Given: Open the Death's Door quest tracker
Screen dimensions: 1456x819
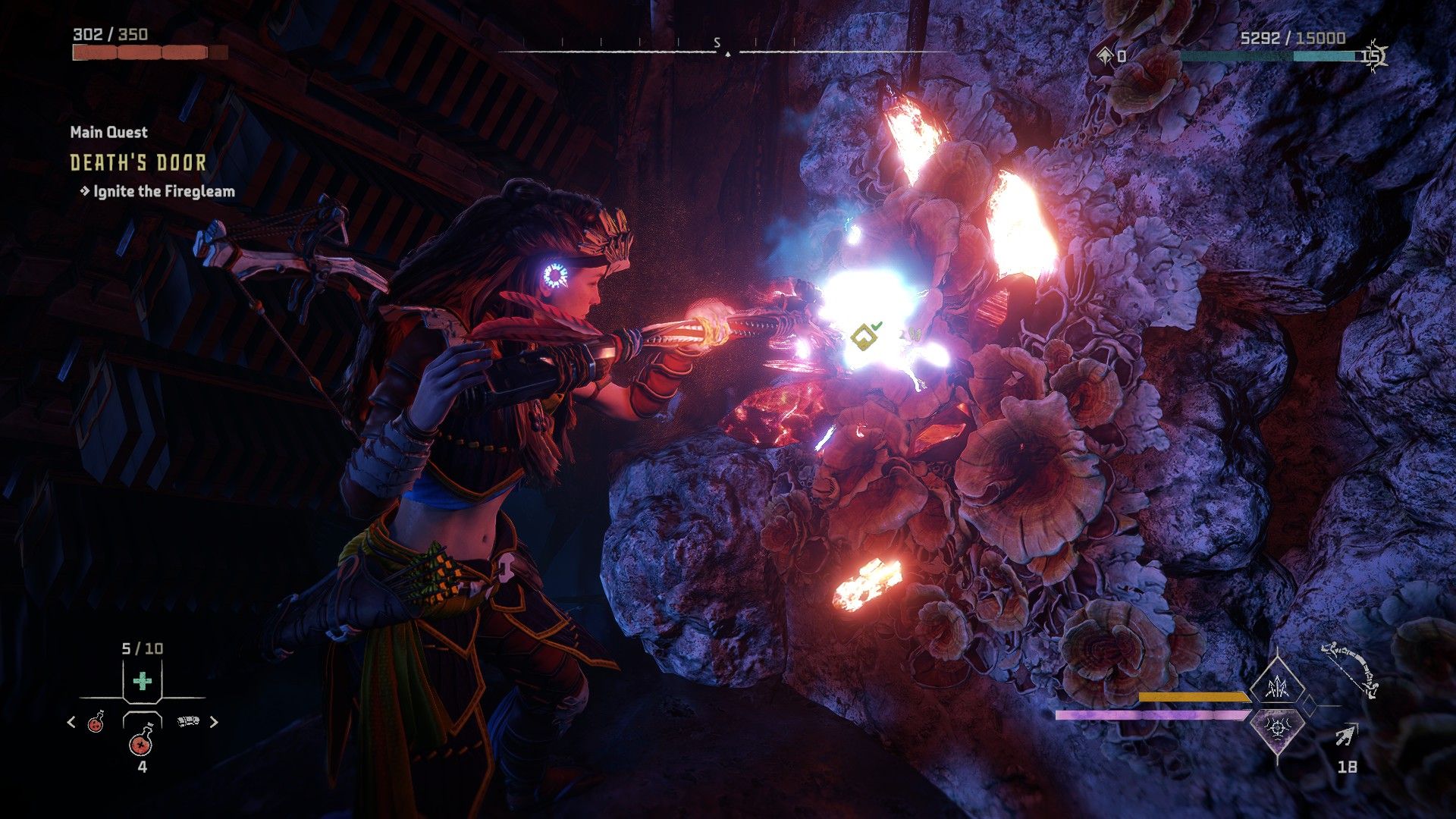Looking at the screenshot, I should click(x=138, y=162).
